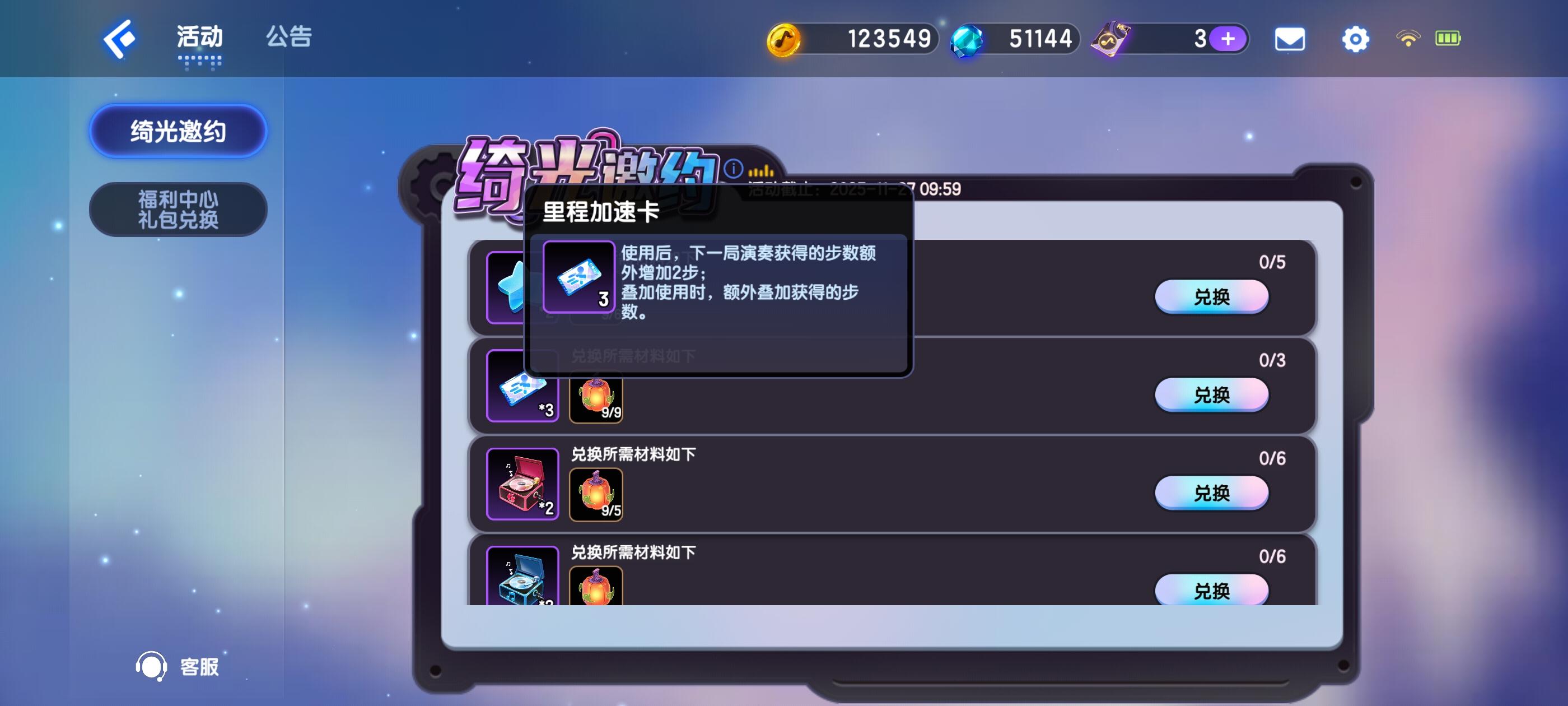The width and height of the screenshot is (1568, 706).
Task: Click the pink record player reward icon
Action: tap(522, 483)
